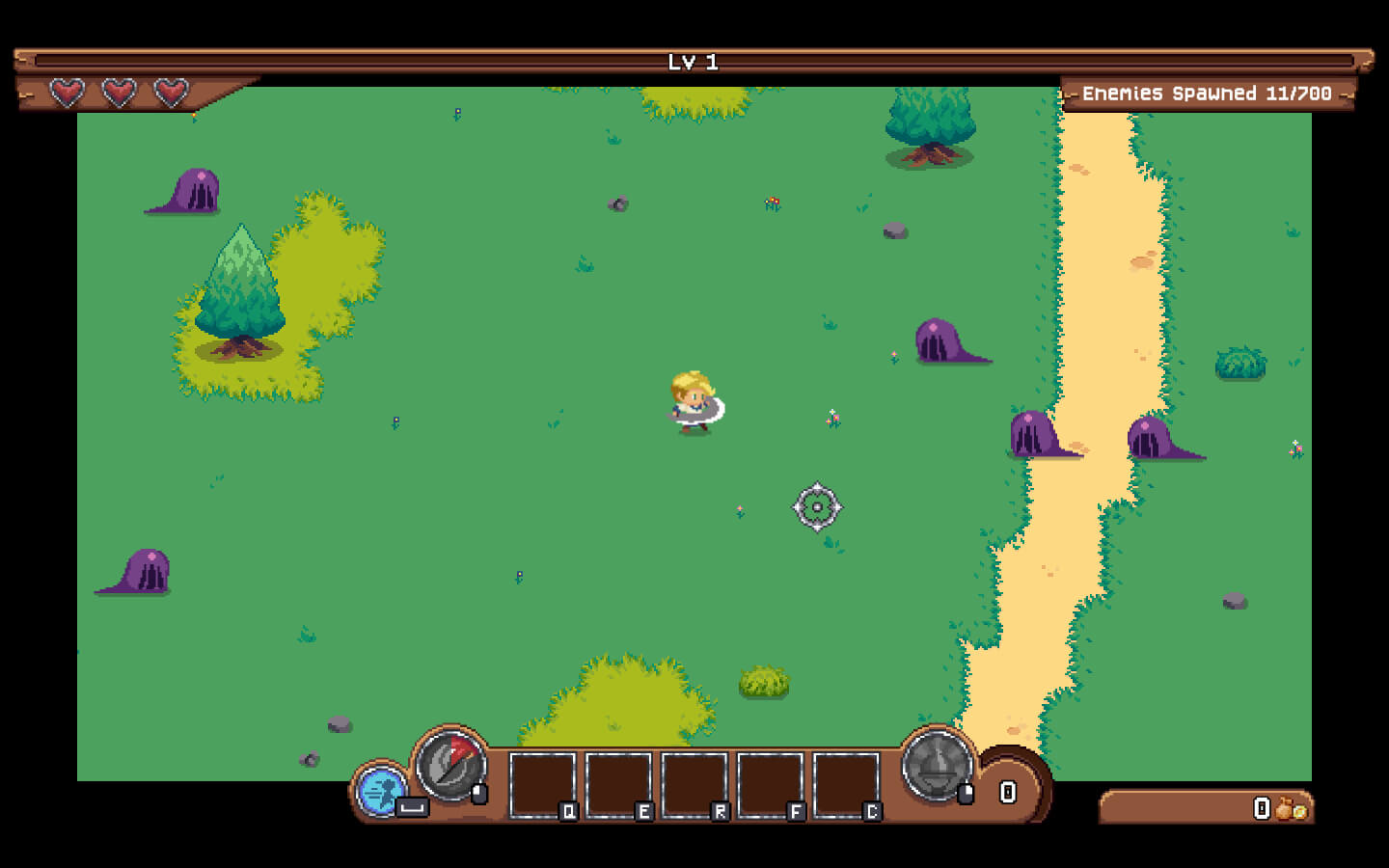This screenshot has height=868, width=1389.
Task: Click the third heart in the health bar
Action: pos(169,95)
